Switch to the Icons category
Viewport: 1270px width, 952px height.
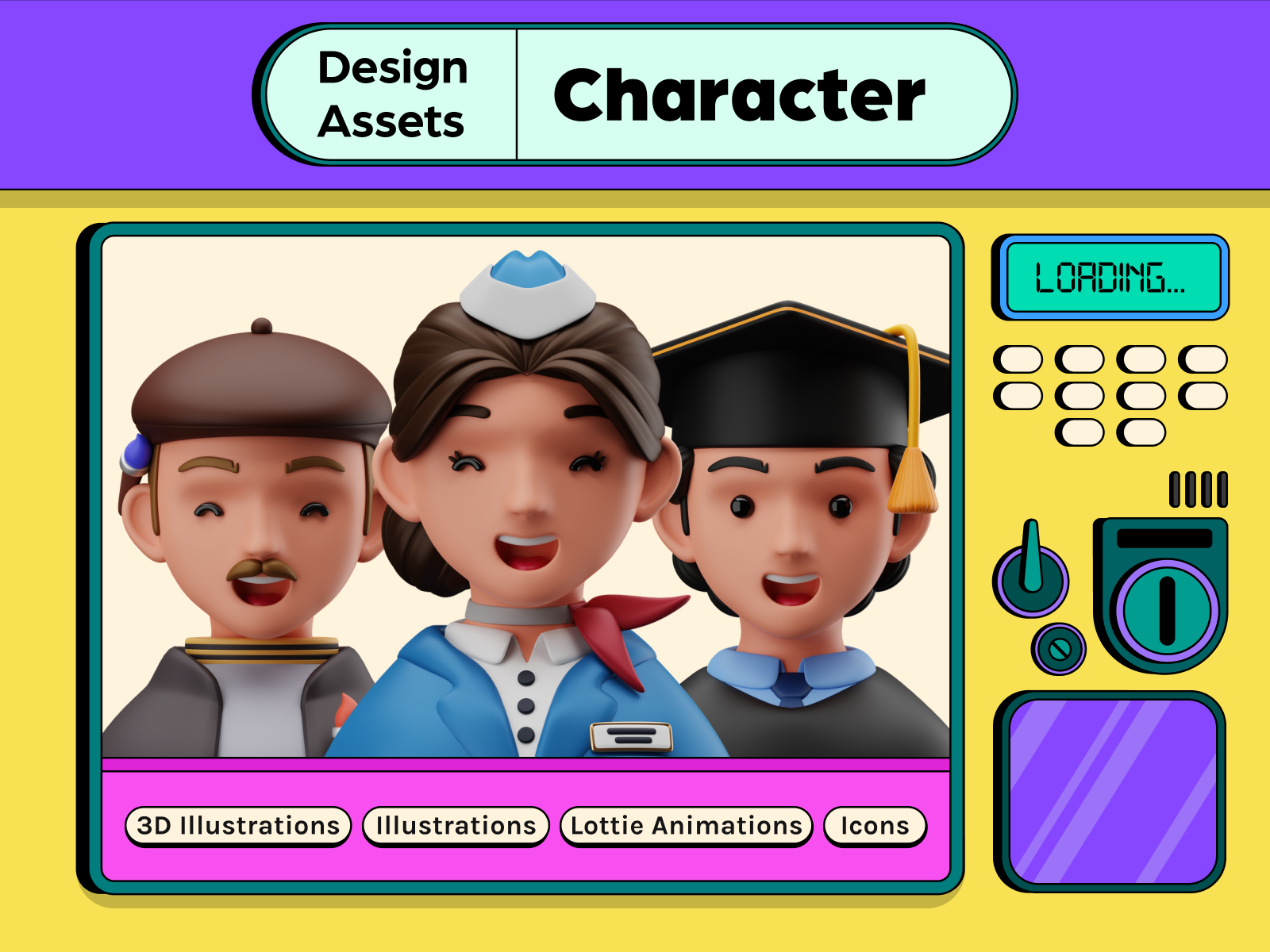pyautogui.click(x=875, y=826)
